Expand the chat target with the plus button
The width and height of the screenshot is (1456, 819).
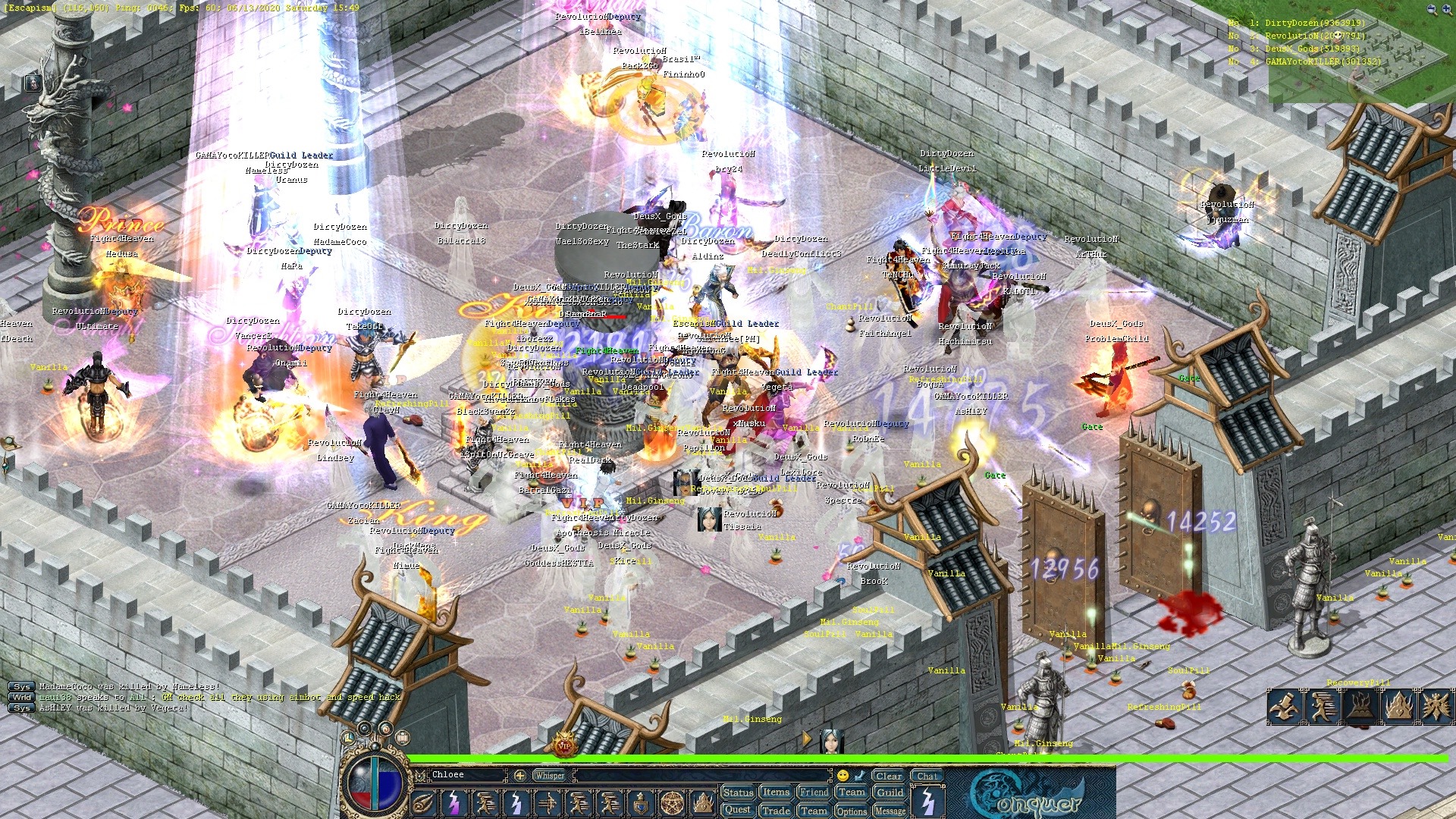[519, 774]
